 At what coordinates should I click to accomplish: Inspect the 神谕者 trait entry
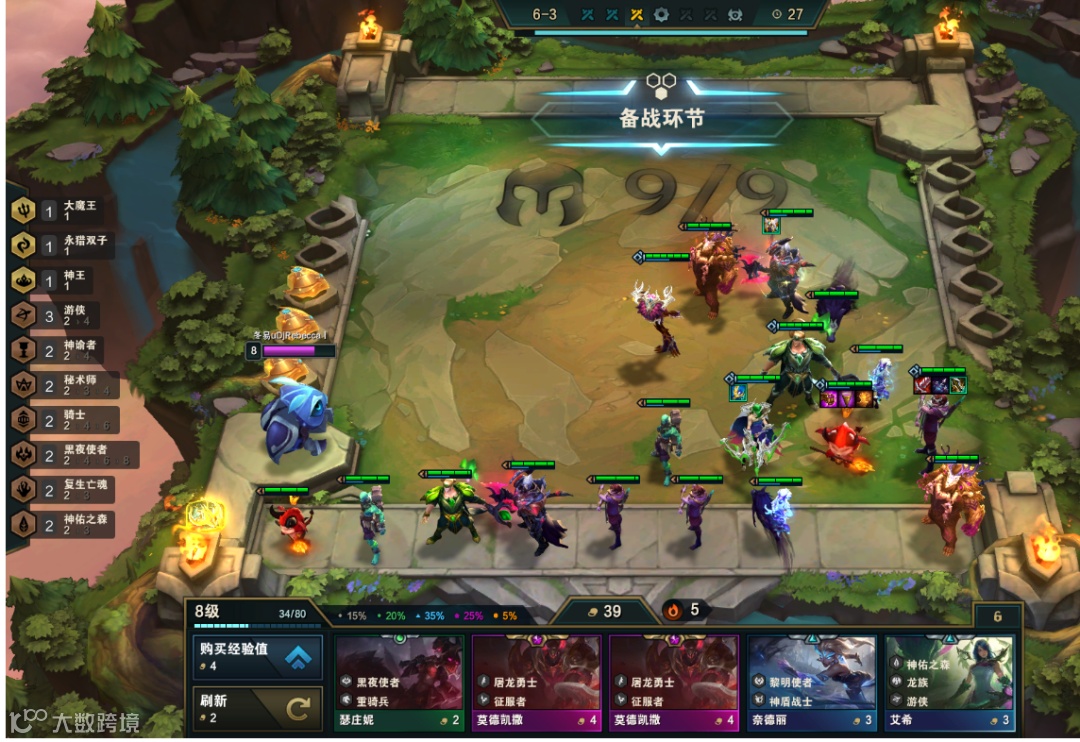click(62, 351)
